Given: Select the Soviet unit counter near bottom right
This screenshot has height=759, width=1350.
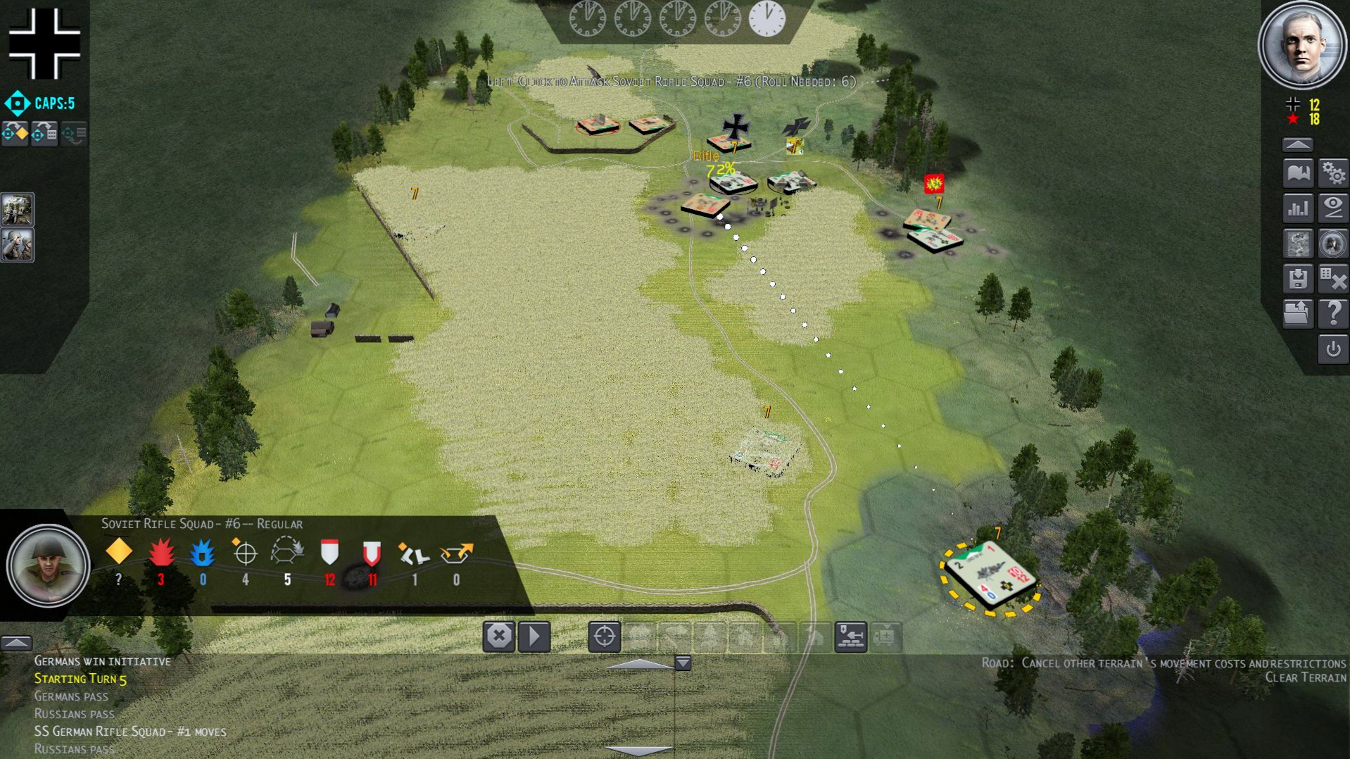Looking at the screenshot, I should click(x=992, y=573).
